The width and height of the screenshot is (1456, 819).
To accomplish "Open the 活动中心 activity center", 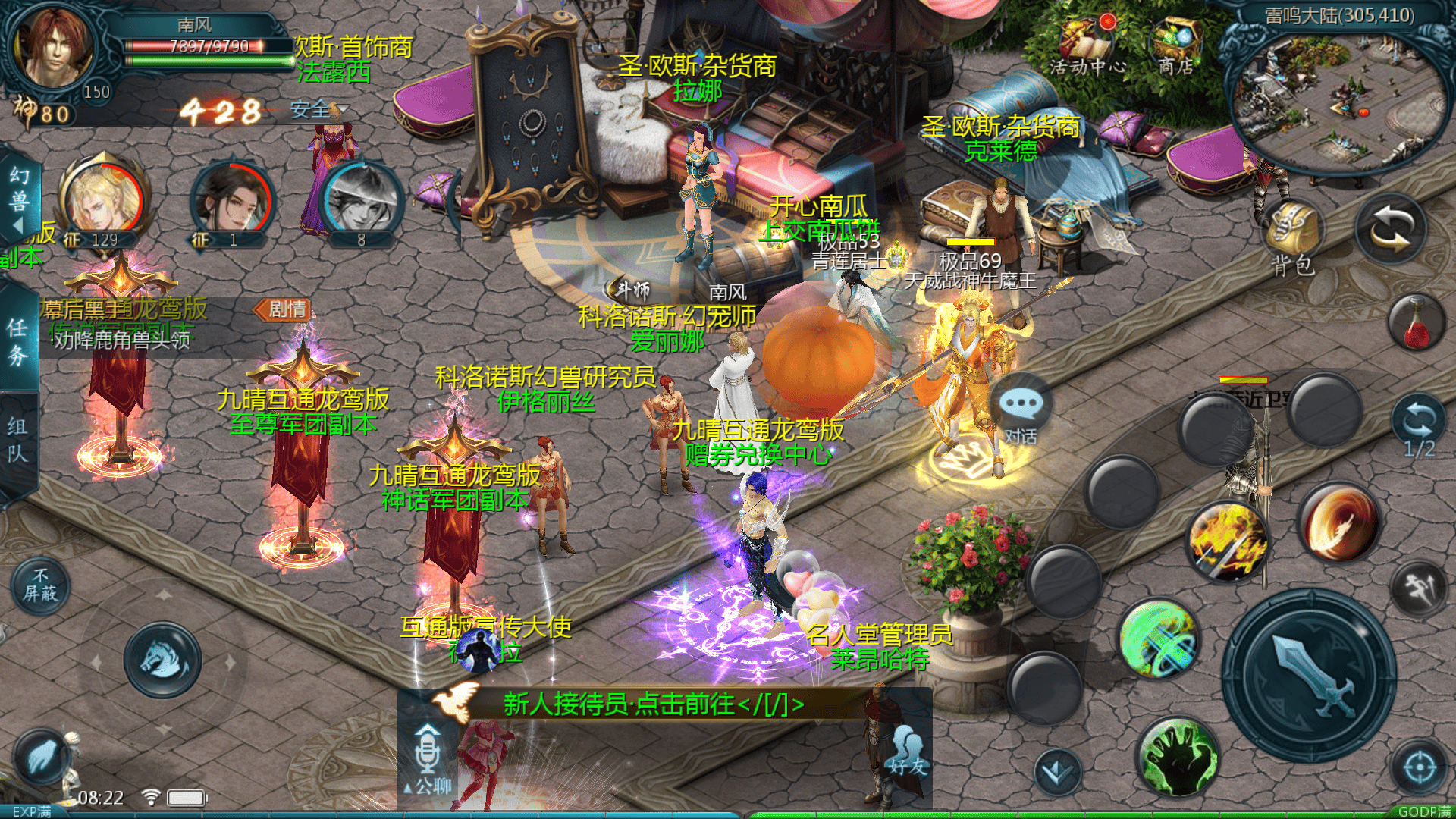I will tap(1087, 47).
